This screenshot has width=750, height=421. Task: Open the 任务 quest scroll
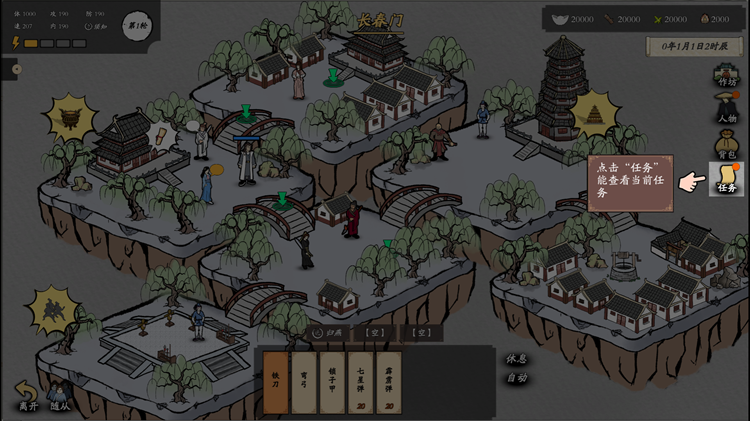726,179
